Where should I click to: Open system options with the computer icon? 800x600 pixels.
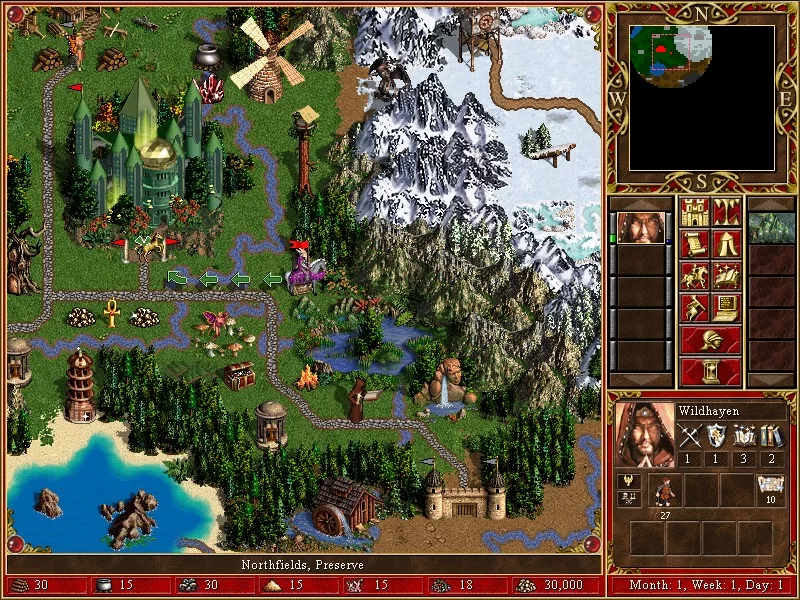727,308
